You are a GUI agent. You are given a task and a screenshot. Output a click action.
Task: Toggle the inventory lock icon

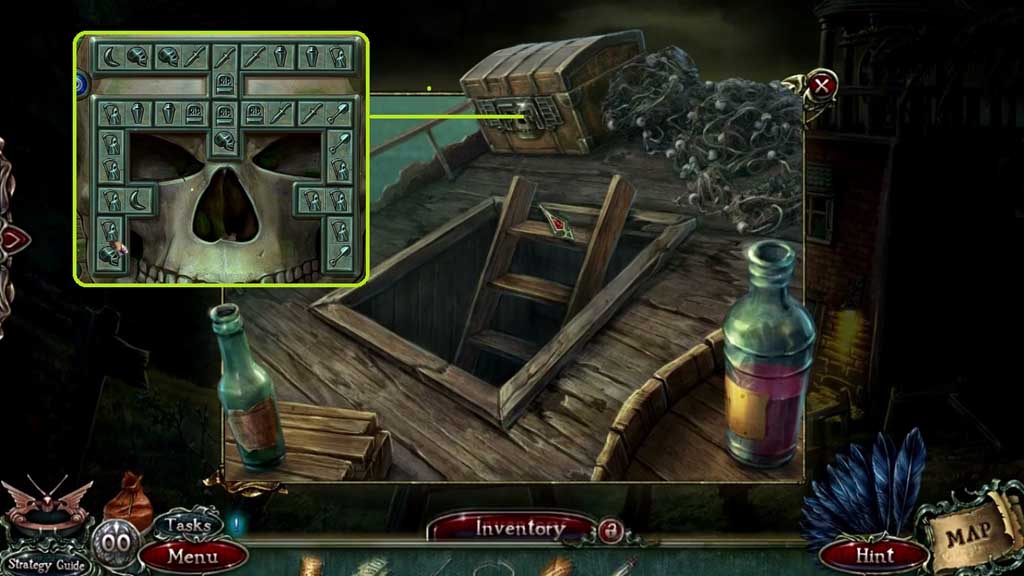pyautogui.click(x=608, y=528)
